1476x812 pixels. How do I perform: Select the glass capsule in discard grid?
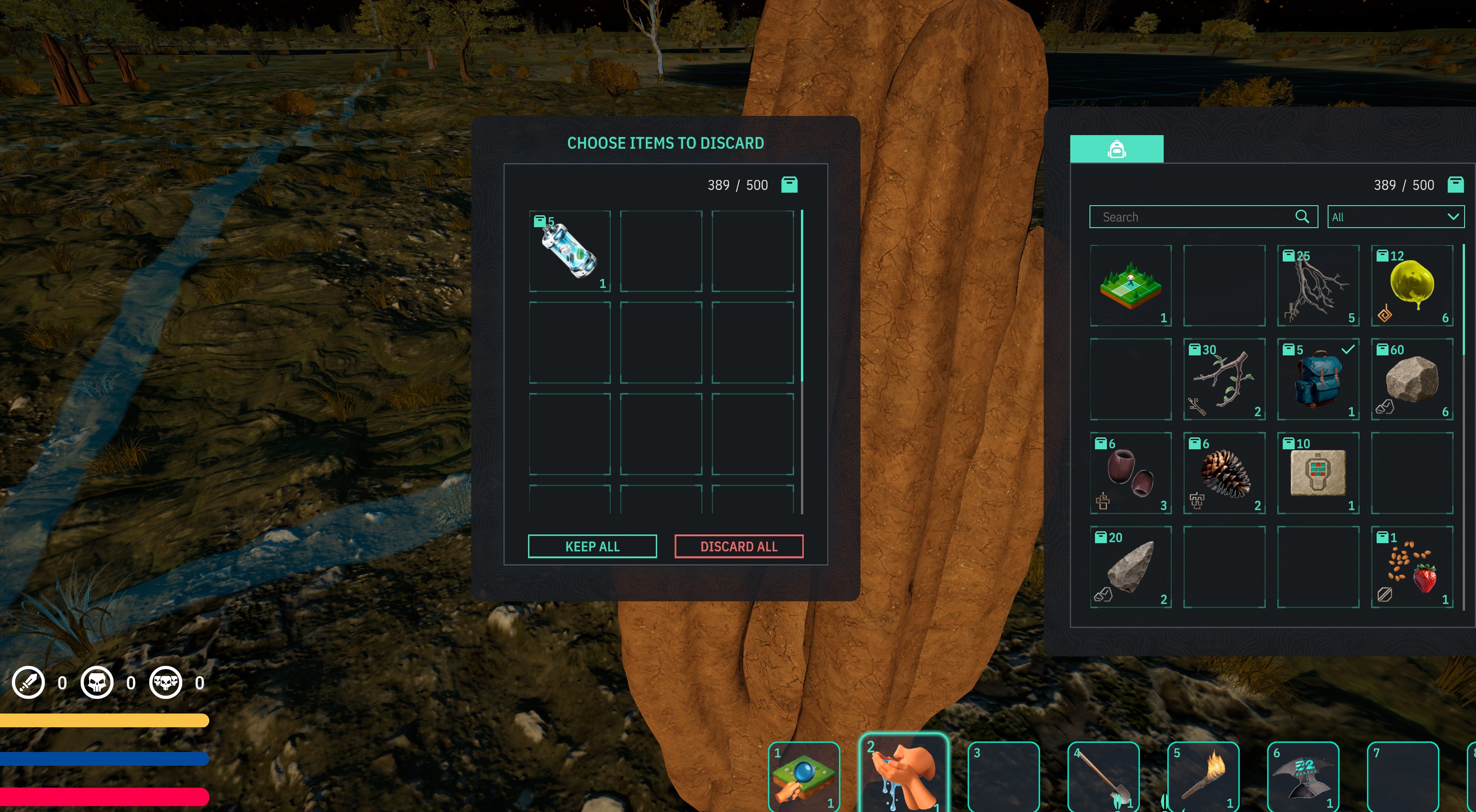tap(570, 251)
